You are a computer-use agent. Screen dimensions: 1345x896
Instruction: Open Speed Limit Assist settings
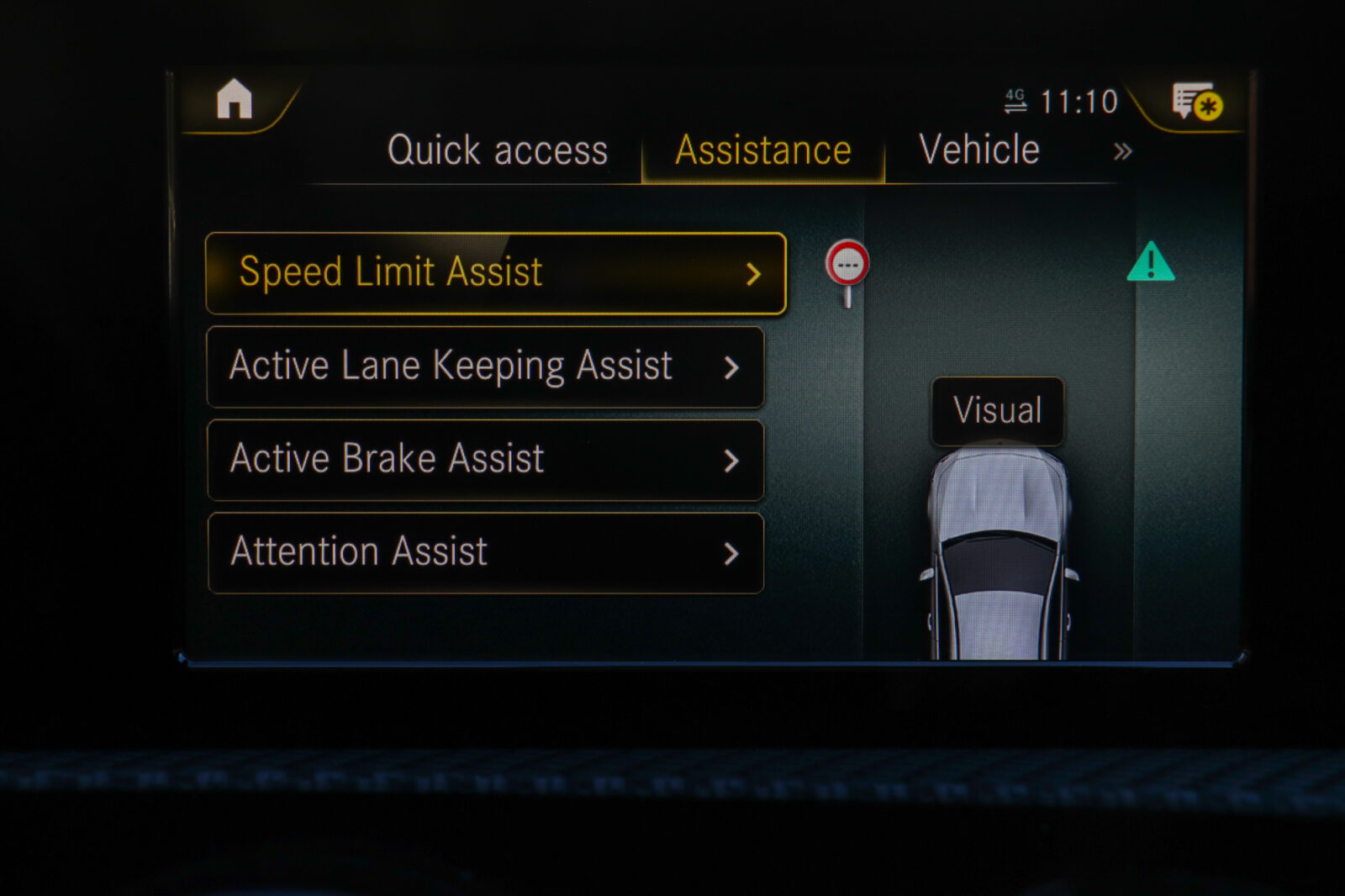pos(496,273)
